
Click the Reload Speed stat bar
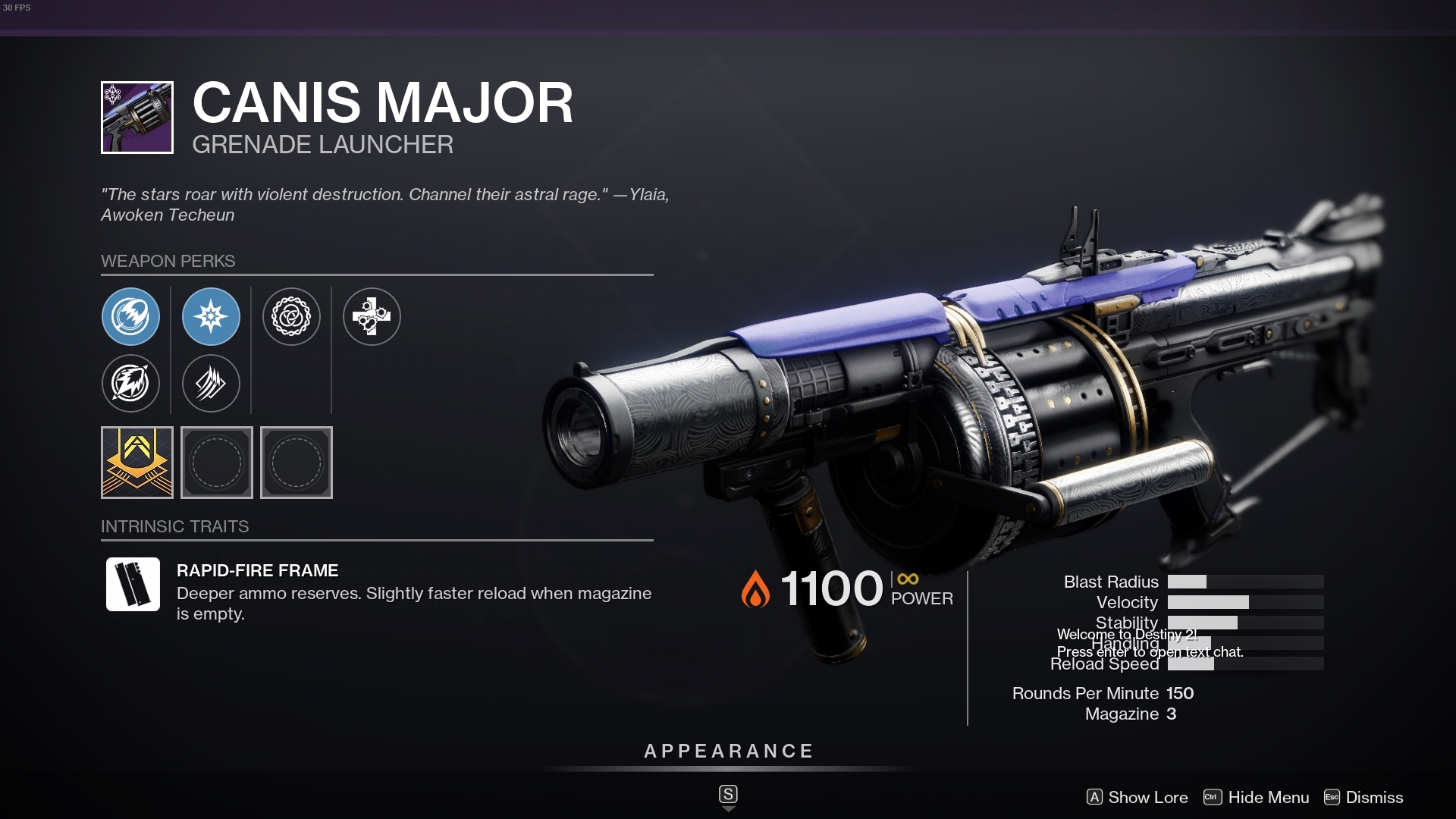[x=1244, y=664]
